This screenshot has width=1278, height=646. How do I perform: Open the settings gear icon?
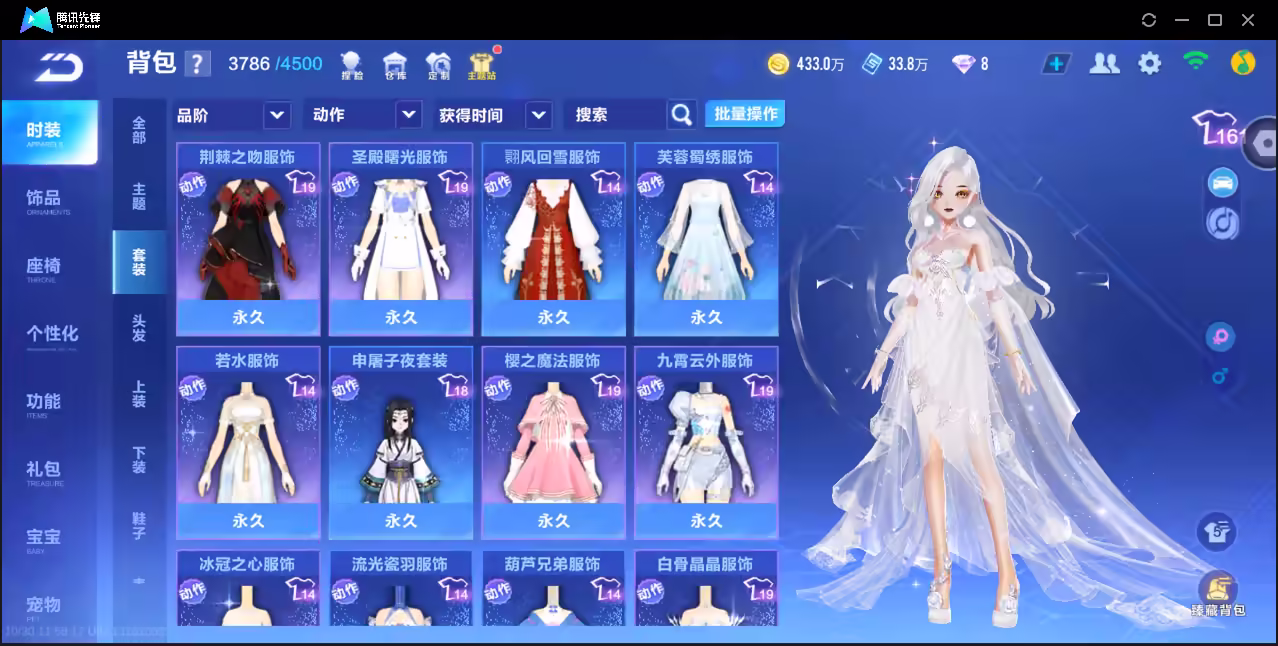pos(1150,64)
